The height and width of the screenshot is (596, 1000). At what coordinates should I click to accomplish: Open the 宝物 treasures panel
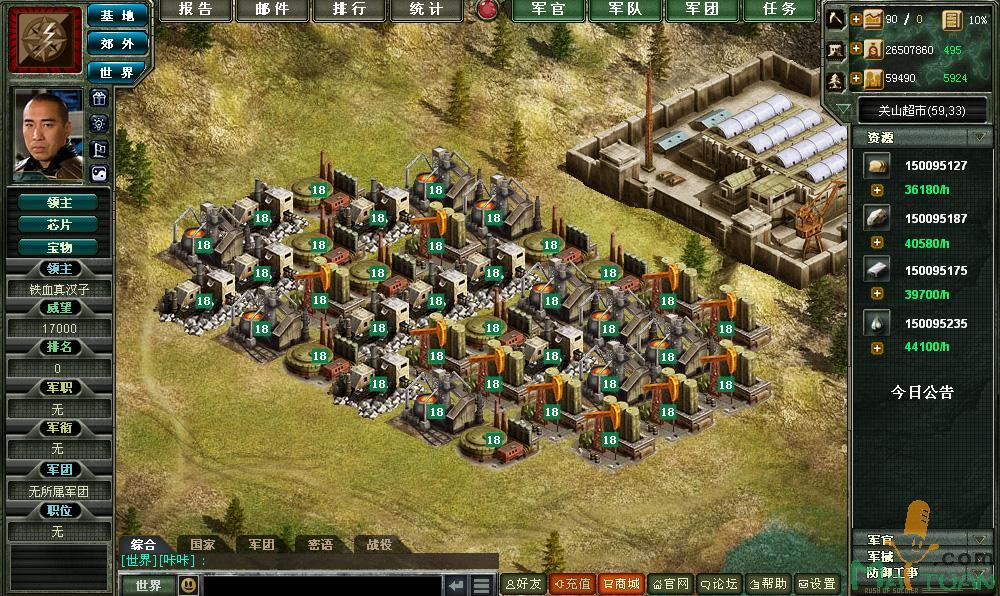point(58,246)
